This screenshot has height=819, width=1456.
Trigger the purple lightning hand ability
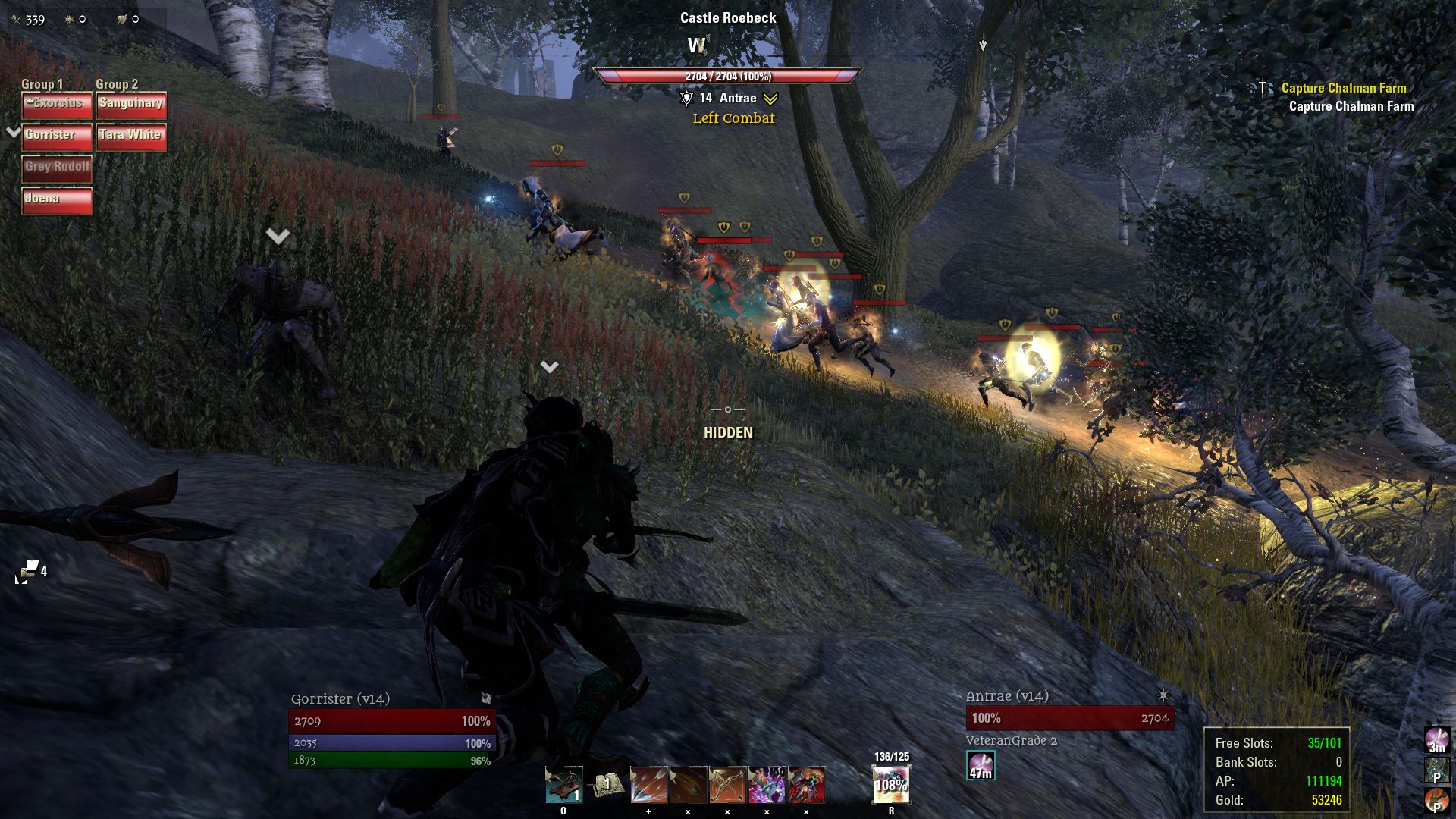point(767,785)
